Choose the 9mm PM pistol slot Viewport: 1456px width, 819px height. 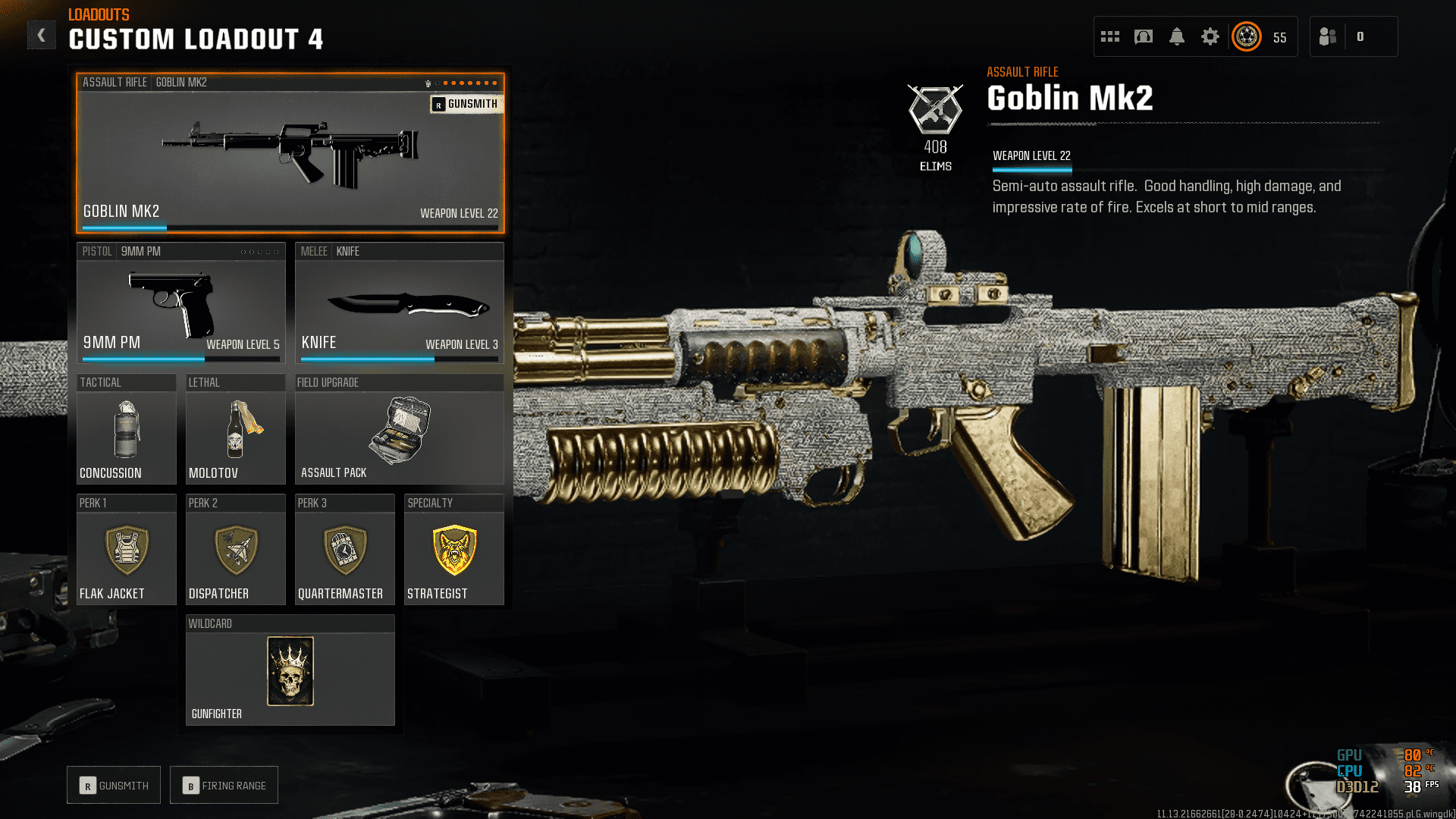point(180,303)
